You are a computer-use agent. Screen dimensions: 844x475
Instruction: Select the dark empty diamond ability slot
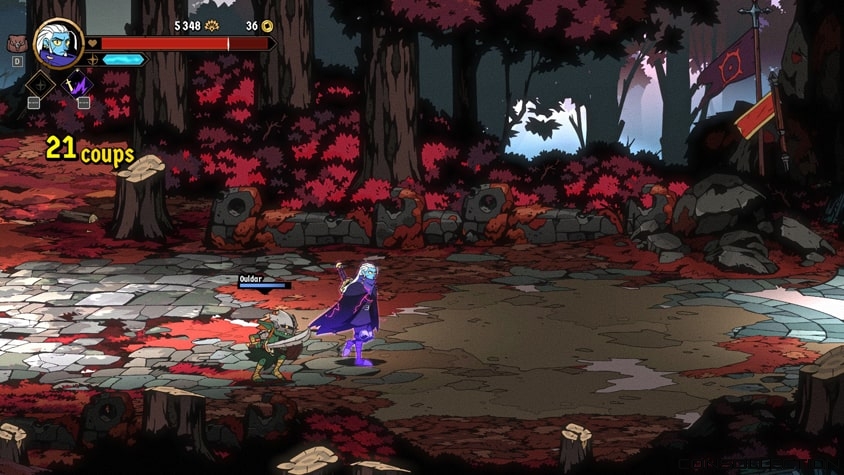click(x=40, y=84)
